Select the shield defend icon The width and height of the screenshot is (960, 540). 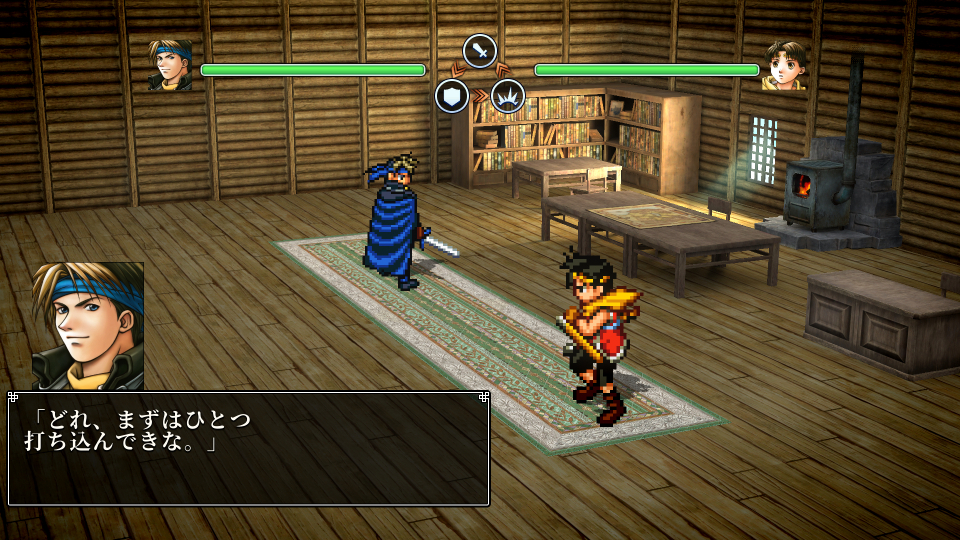[x=452, y=96]
